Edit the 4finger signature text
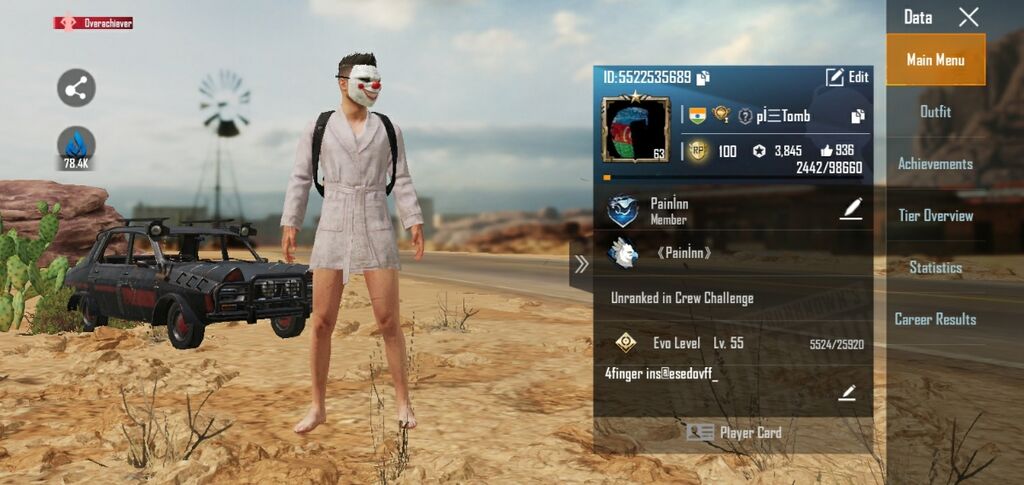This screenshot has height=485, width=1024. click(847, 393)
